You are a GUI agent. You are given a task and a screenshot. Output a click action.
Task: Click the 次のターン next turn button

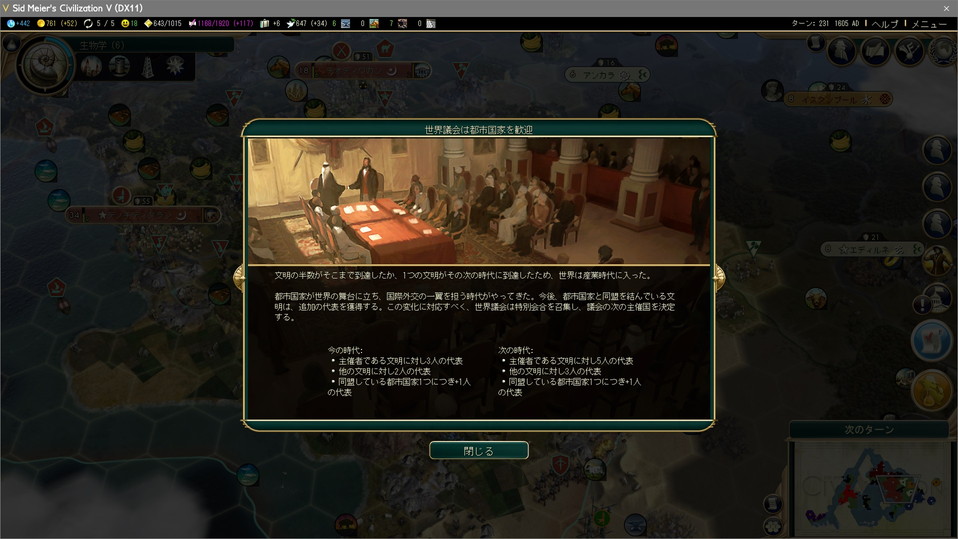coord(868,429)
